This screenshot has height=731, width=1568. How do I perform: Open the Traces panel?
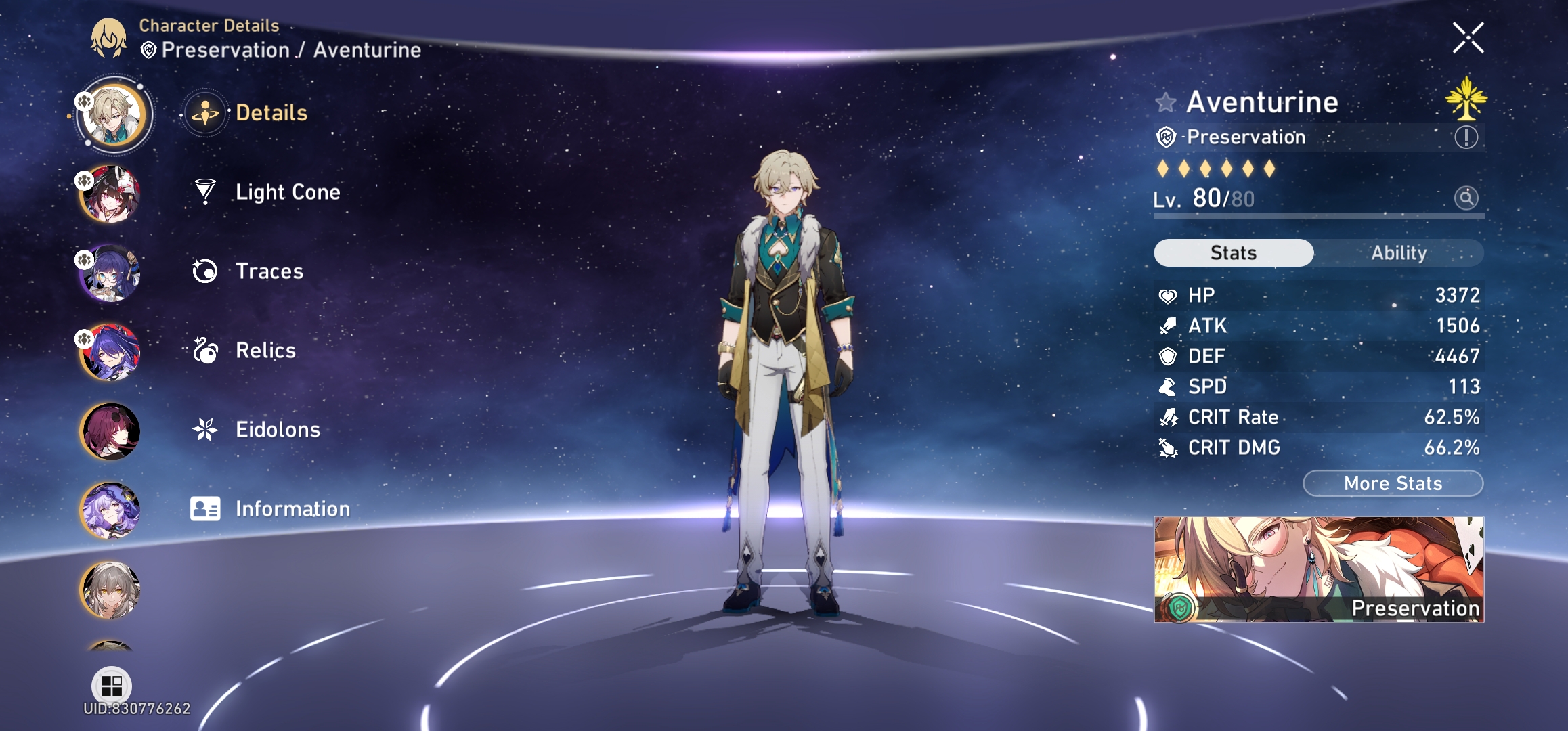(x=269, y=271)
